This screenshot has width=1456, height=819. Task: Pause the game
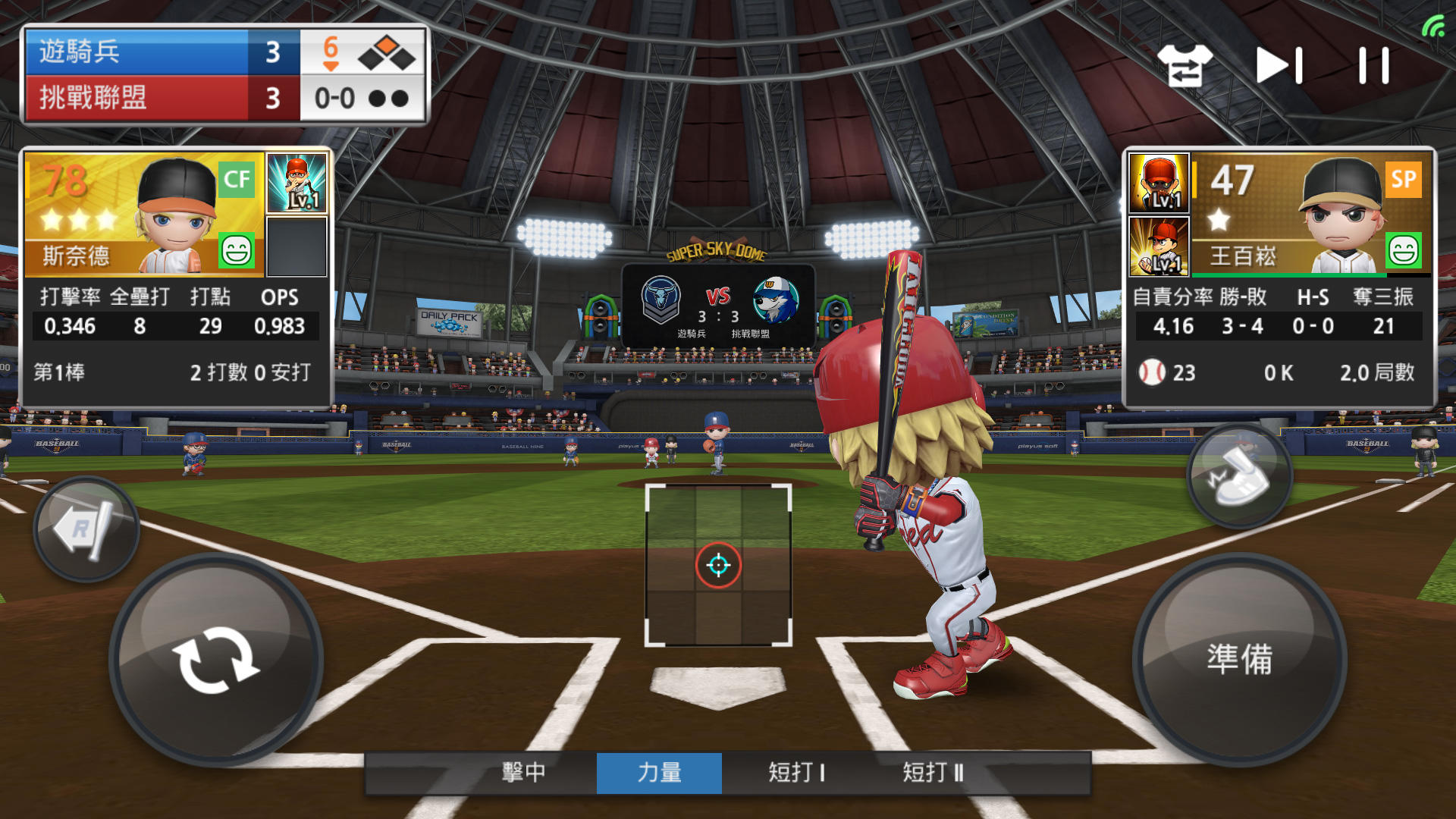coord(1373,65)
